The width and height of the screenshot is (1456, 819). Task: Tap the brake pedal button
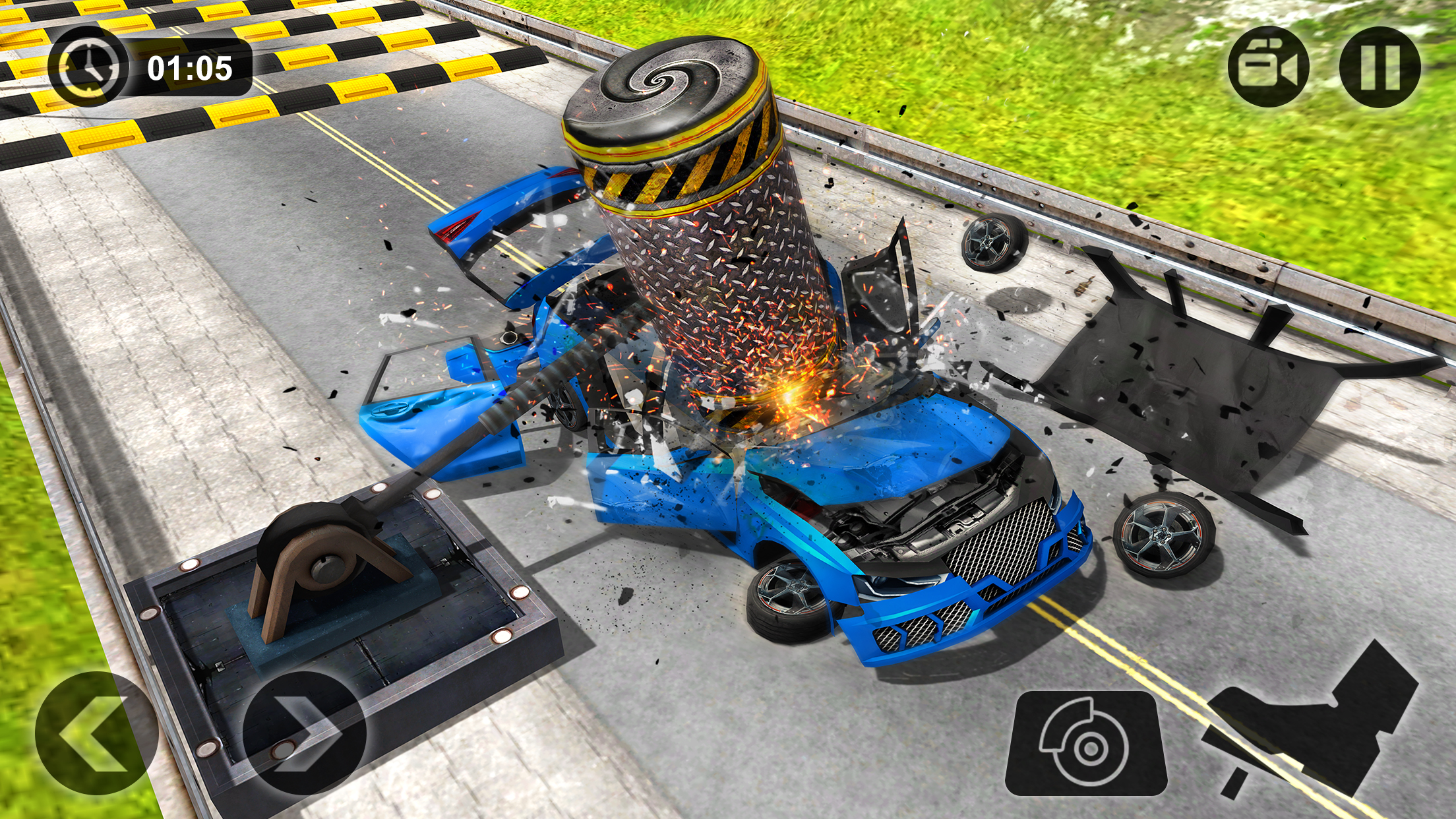click(1086, 743)
